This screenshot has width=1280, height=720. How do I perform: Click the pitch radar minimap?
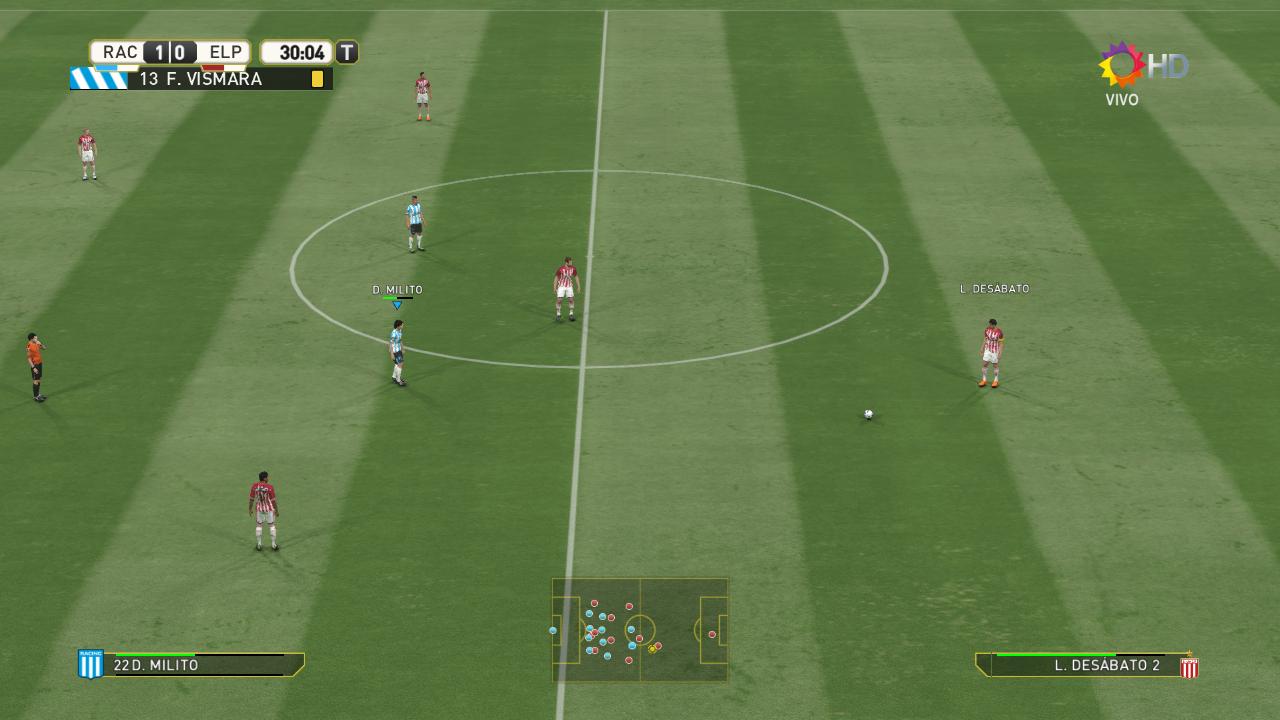(640, 630)
